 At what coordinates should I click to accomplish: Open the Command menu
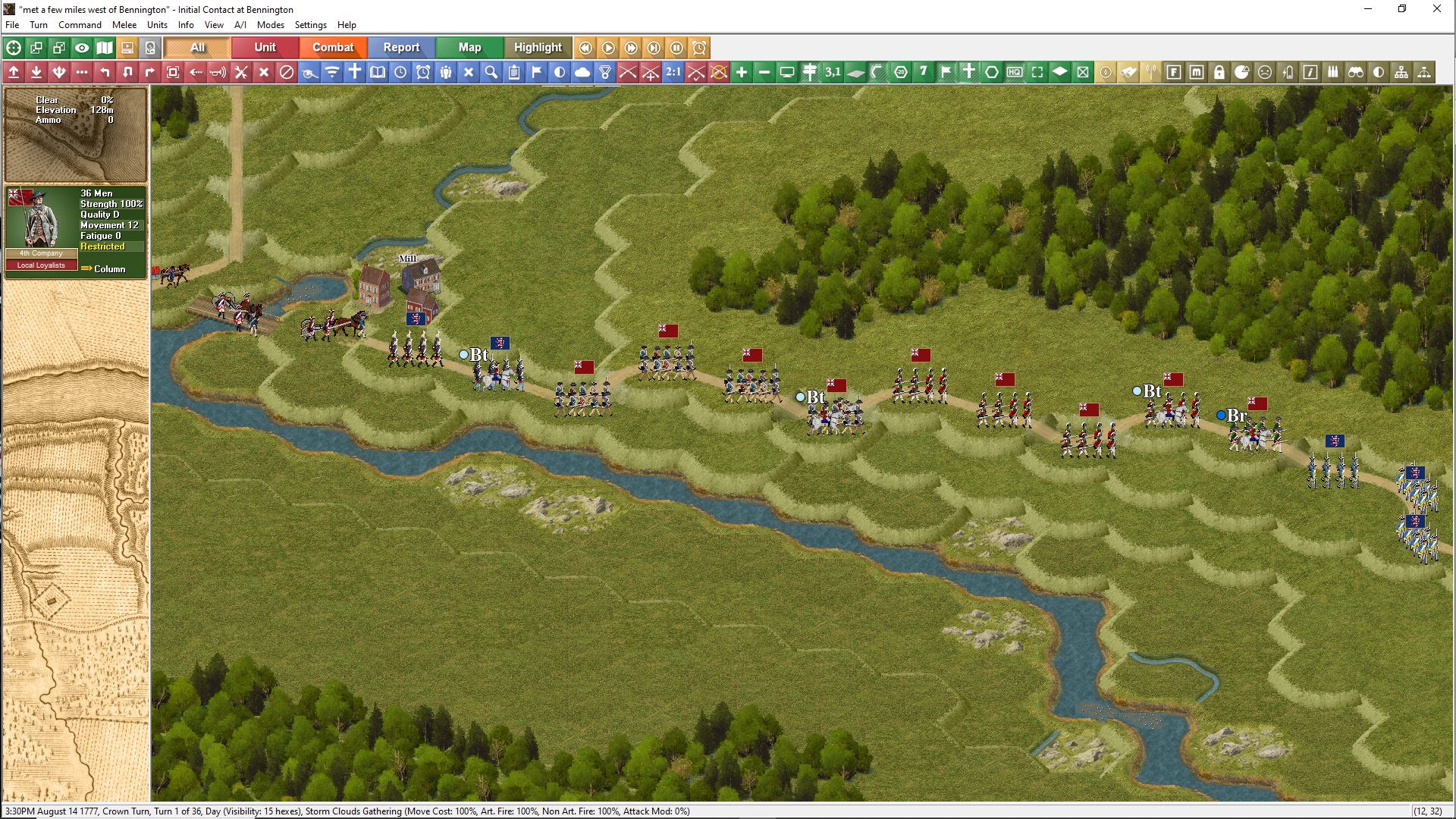[x=80, y=25]
